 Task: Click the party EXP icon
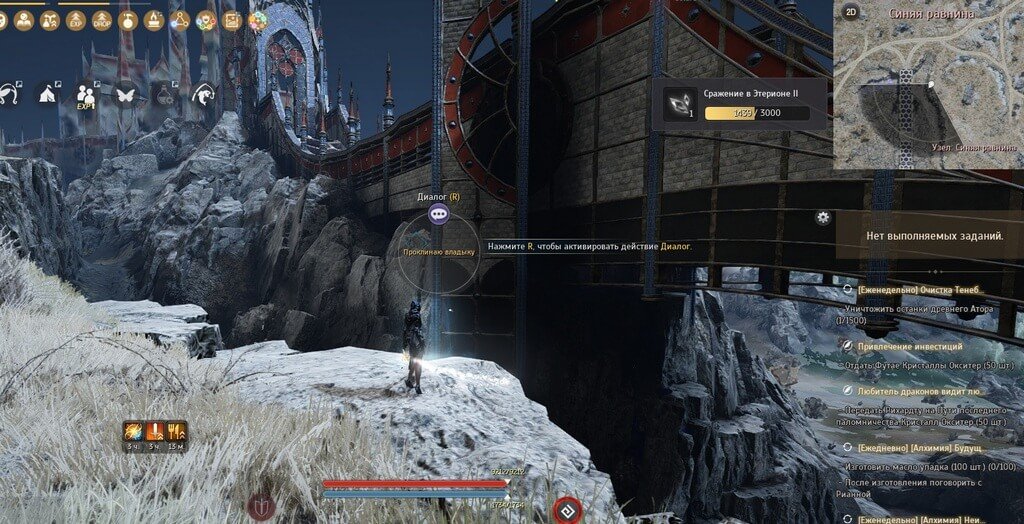[86, 96]
